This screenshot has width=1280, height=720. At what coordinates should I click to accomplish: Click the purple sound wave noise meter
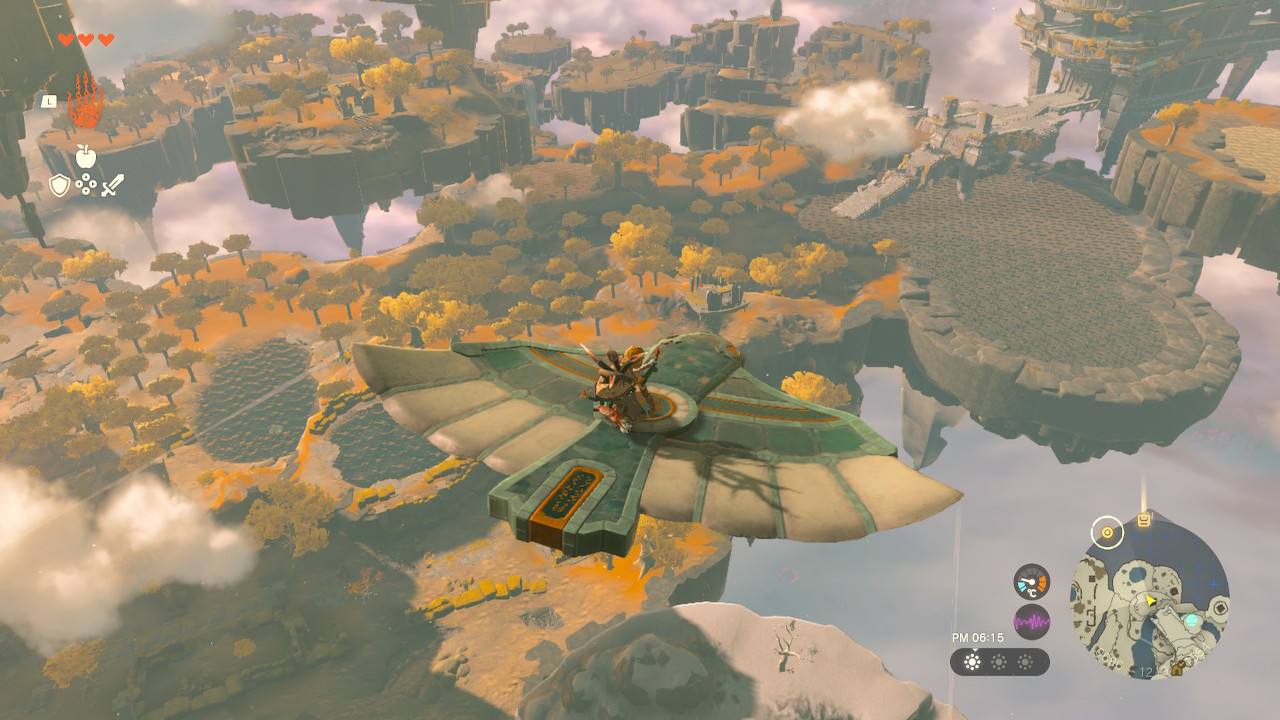(x=1031, y=622)
